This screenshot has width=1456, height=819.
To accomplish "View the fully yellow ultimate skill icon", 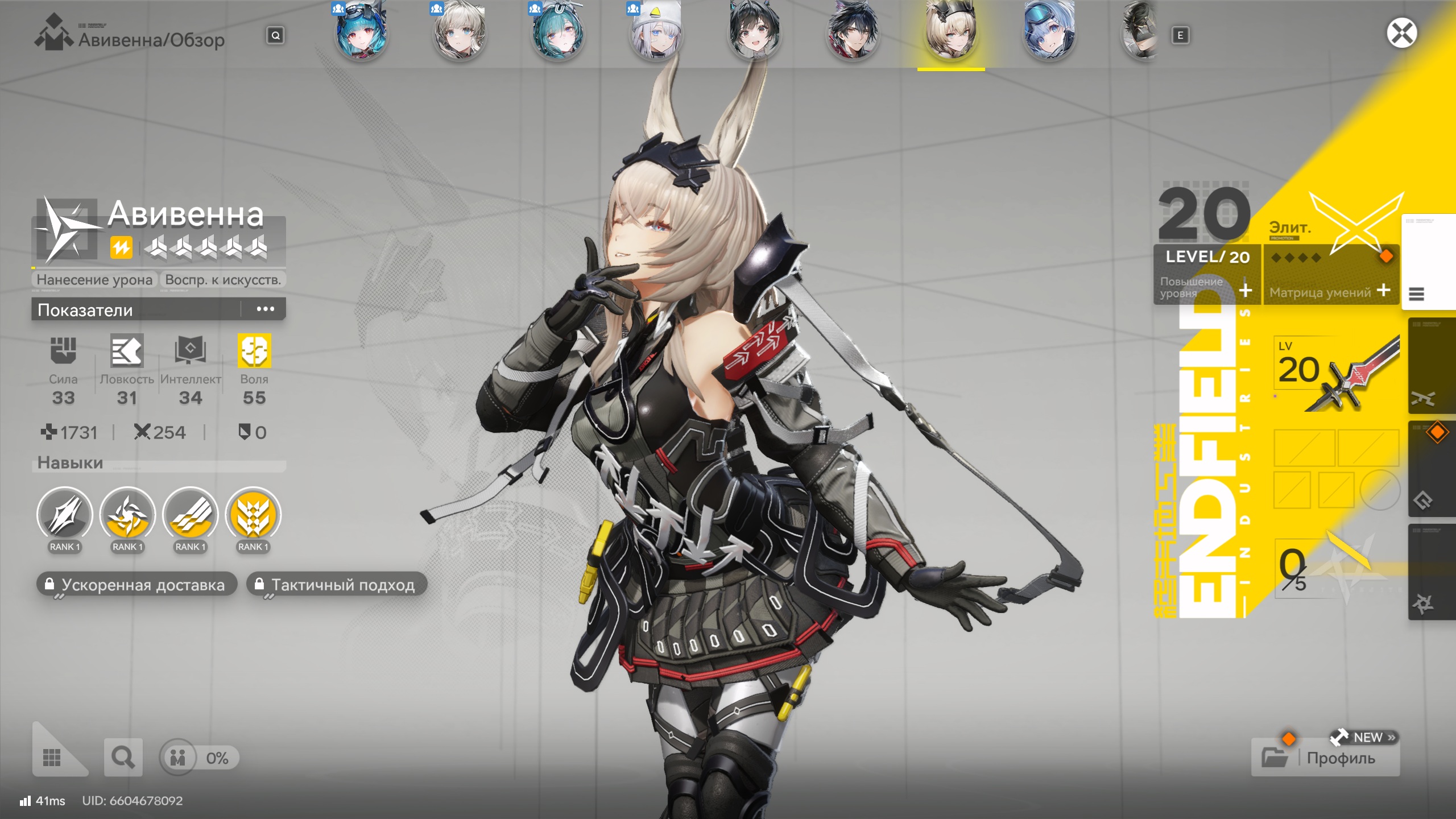I will (253, 515).
